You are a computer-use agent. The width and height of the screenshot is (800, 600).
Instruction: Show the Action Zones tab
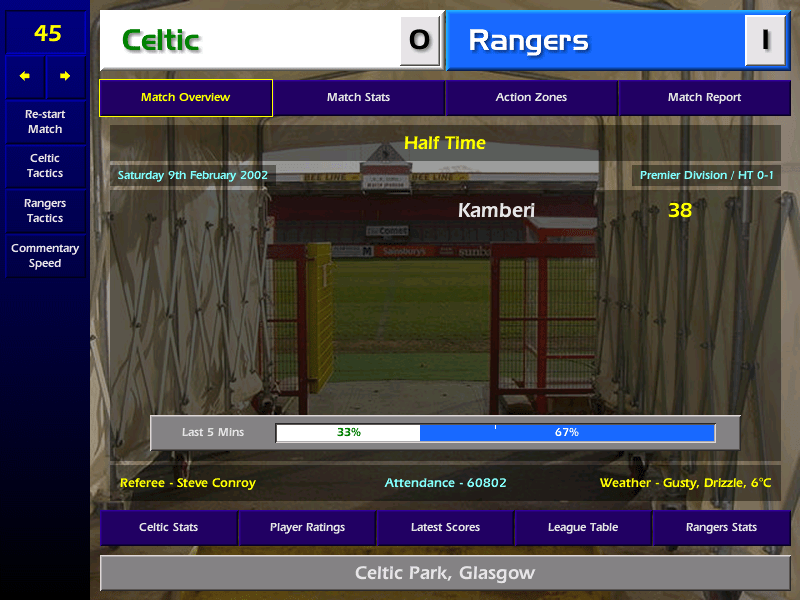coord(531,98)
